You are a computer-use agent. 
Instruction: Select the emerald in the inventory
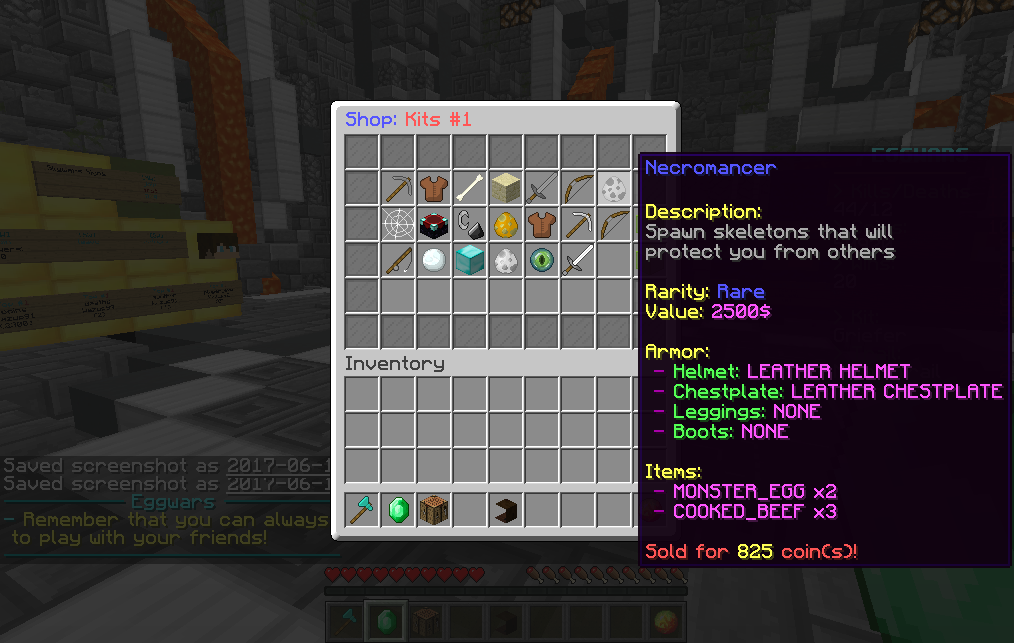[398, 509]
